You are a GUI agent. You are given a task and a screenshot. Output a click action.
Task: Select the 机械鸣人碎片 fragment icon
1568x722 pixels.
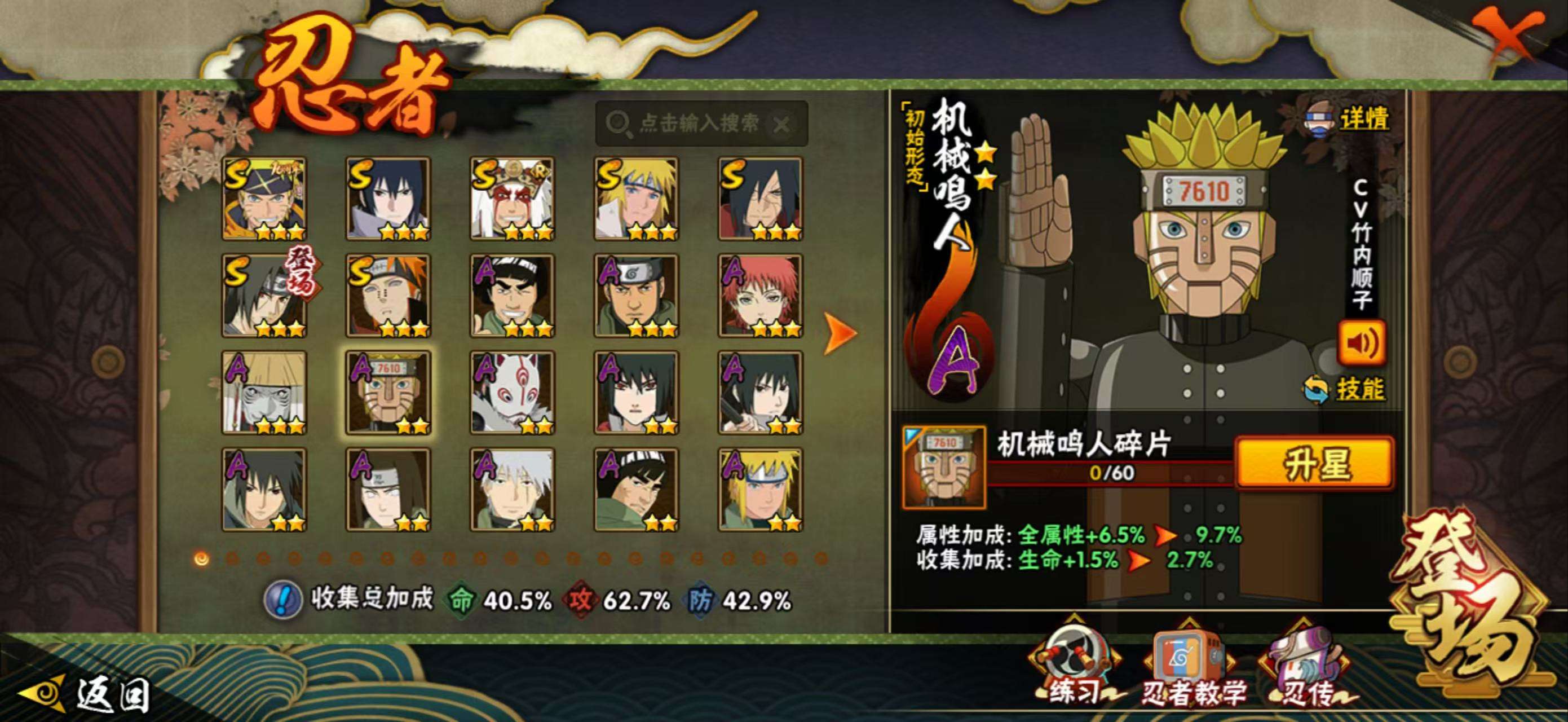pos(943,468)
